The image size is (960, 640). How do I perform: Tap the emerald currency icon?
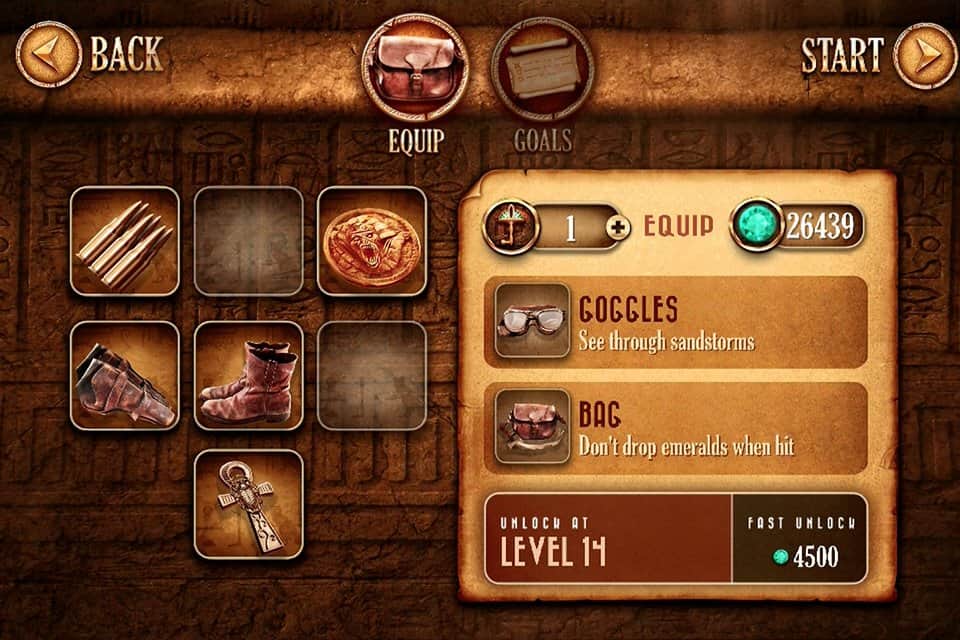757,226
